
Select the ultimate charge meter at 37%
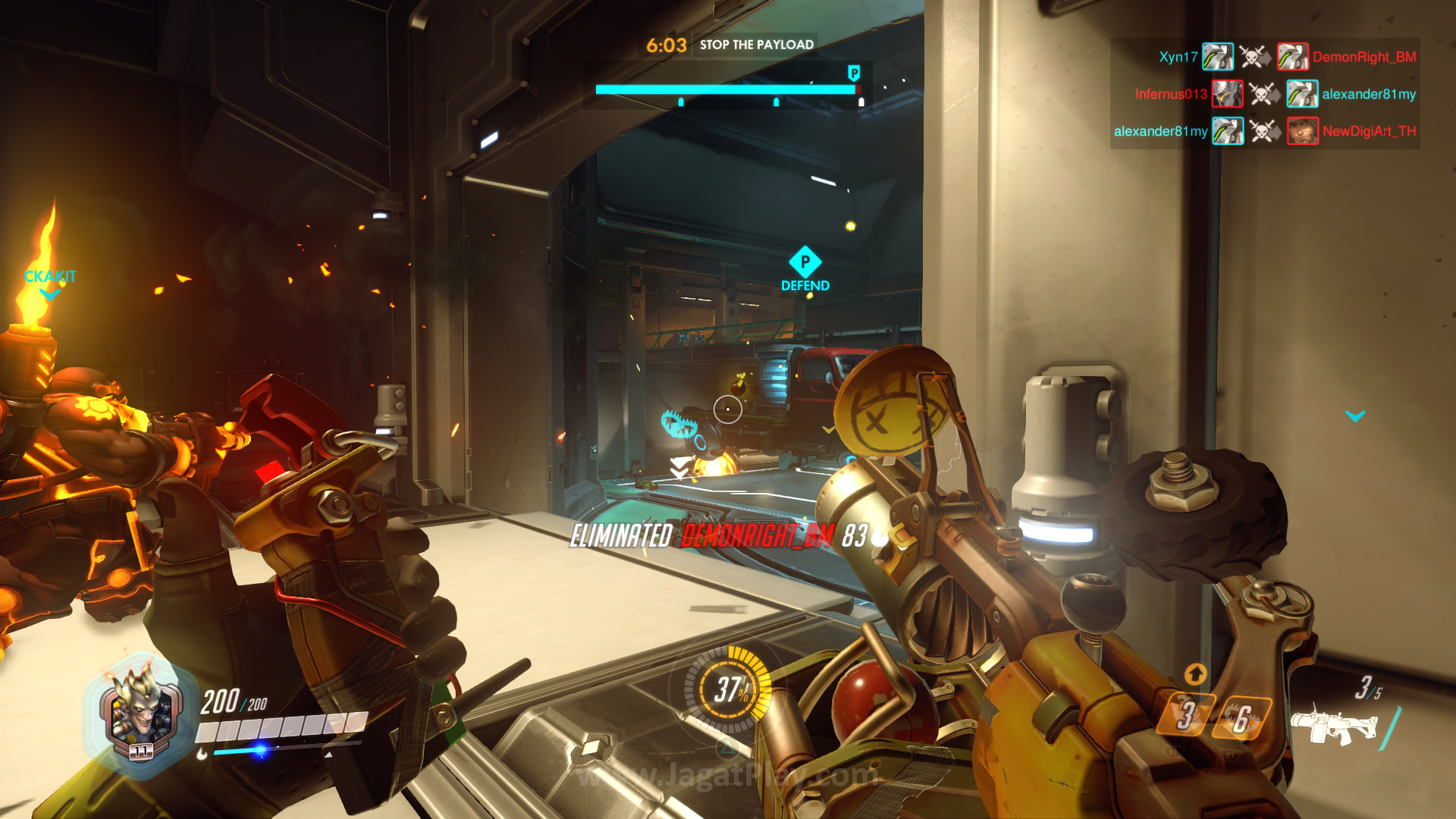point(730,689)
